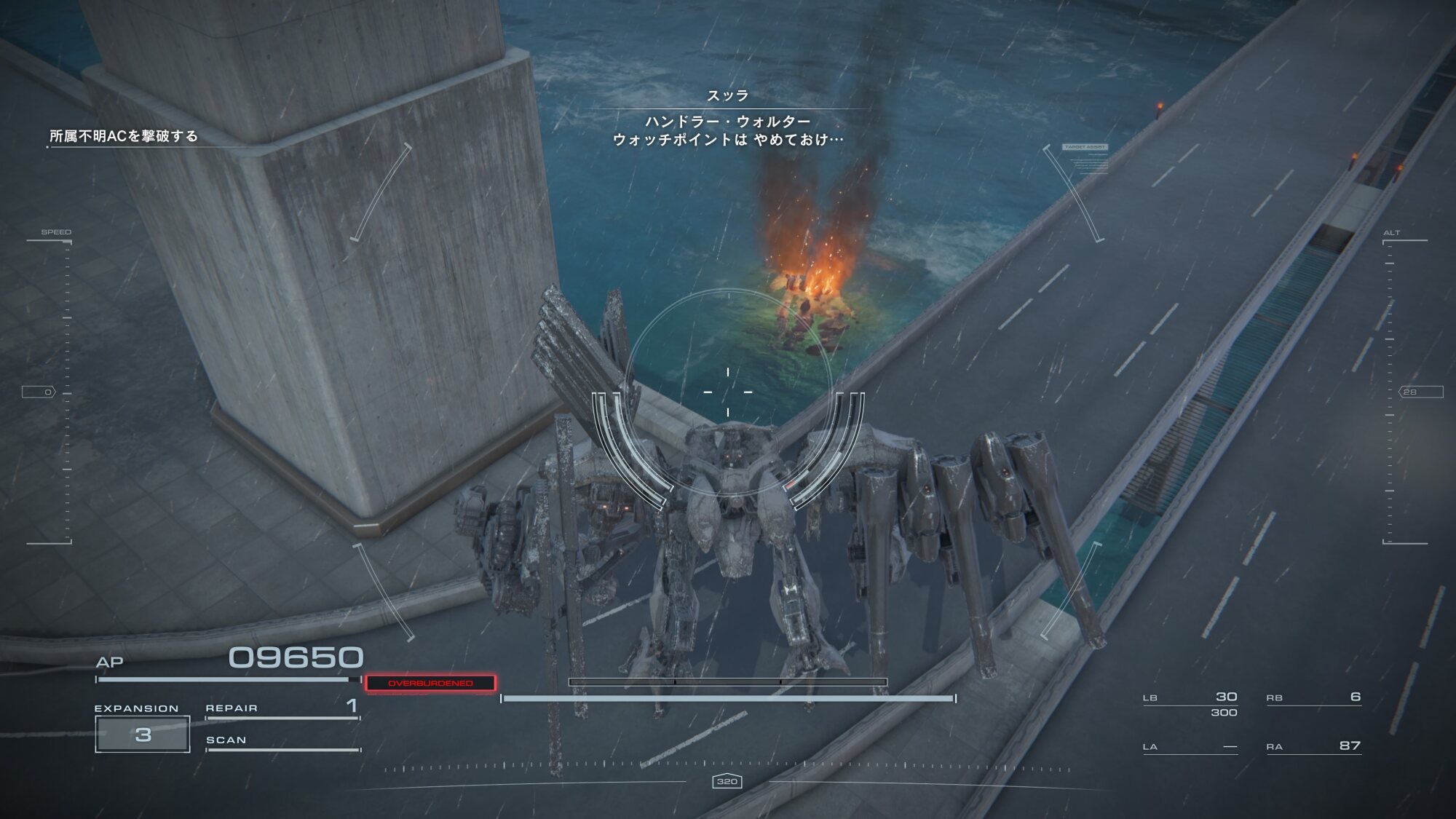Select the mission objective tracker text
The image size is (1456, 819).
pyautogui.click(x=124, y=136)
